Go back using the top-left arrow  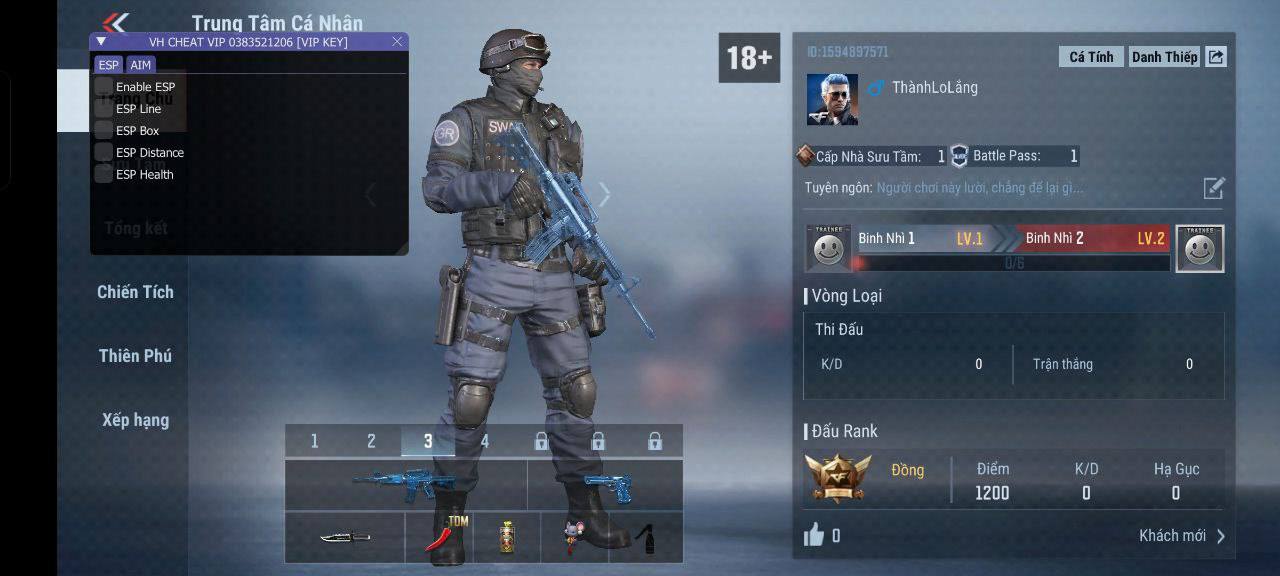click(116, 22)
